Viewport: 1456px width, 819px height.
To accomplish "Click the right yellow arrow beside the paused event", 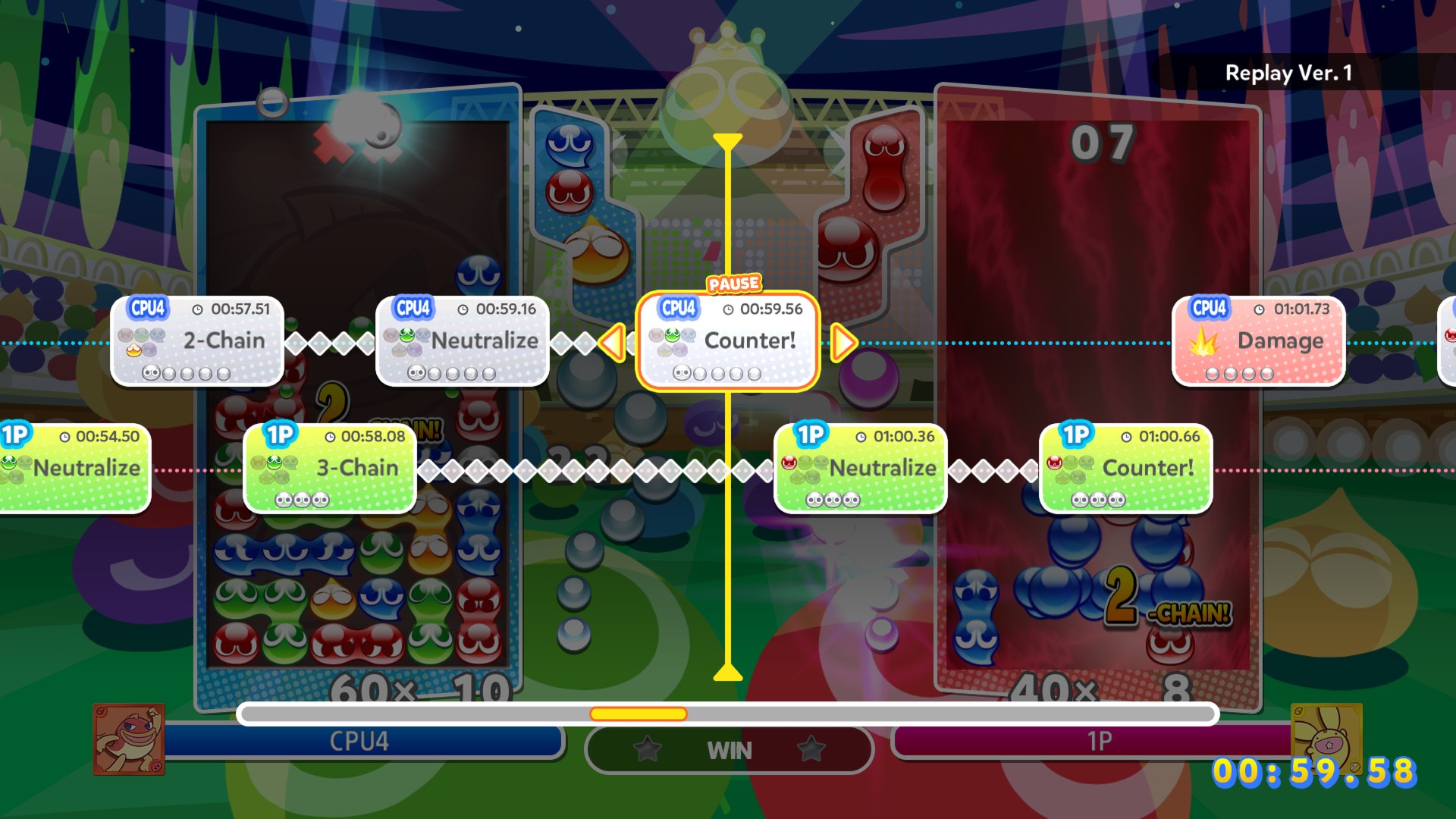I will 844,342.
